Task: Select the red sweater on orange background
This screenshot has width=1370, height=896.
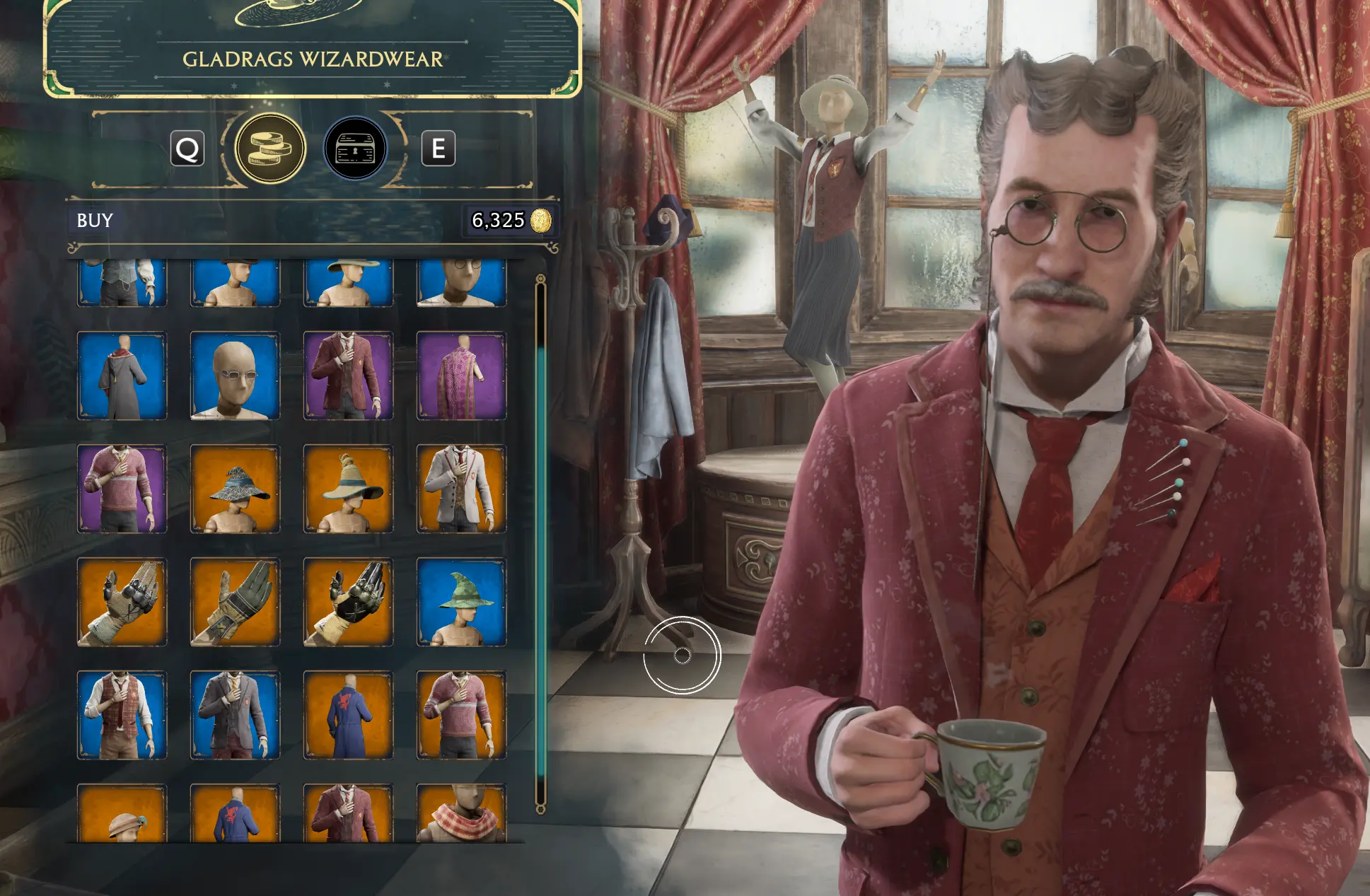Action: click(x=461, y=715)
